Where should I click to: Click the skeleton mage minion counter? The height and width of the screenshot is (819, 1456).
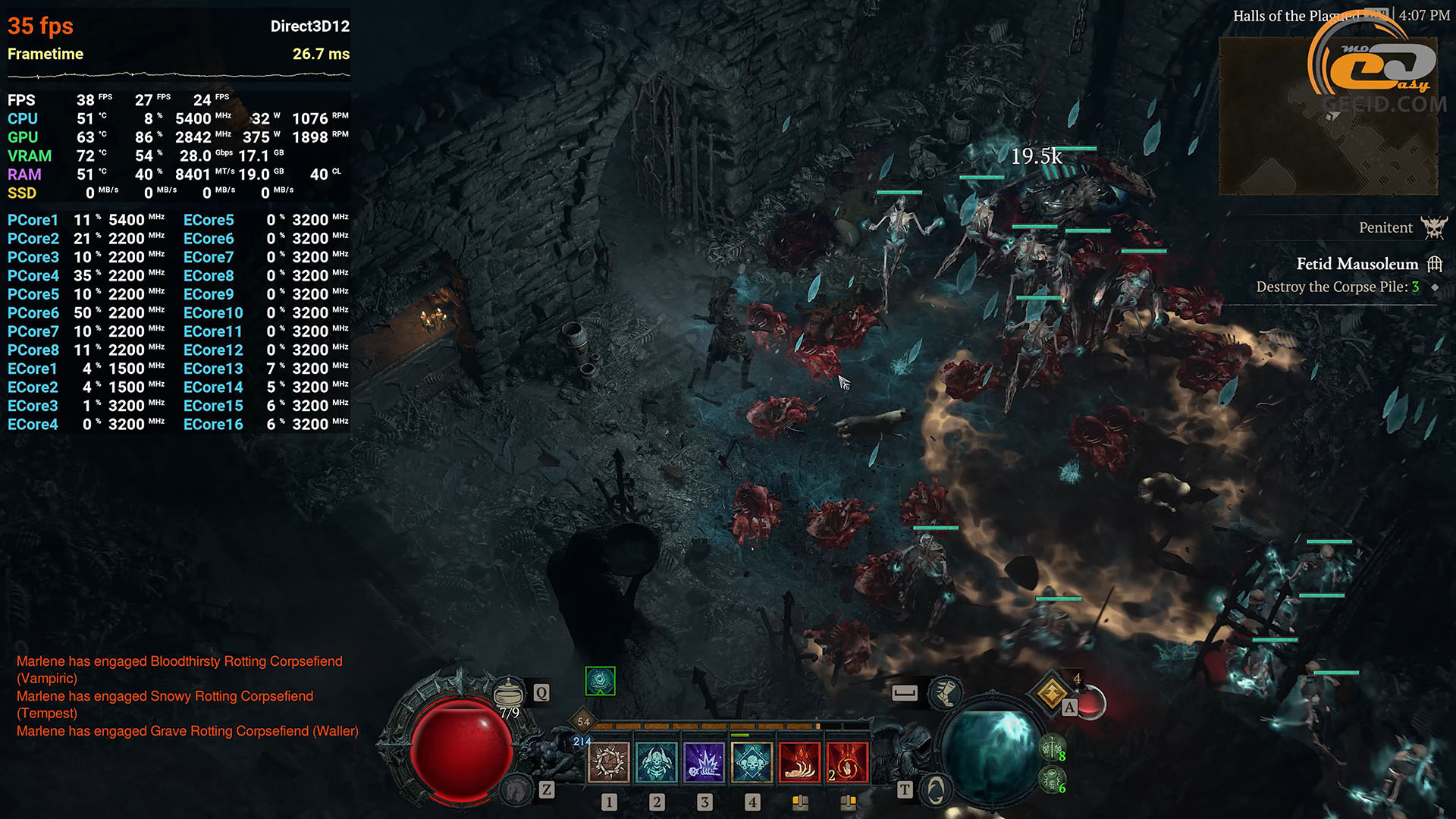tap(1052, 780)
